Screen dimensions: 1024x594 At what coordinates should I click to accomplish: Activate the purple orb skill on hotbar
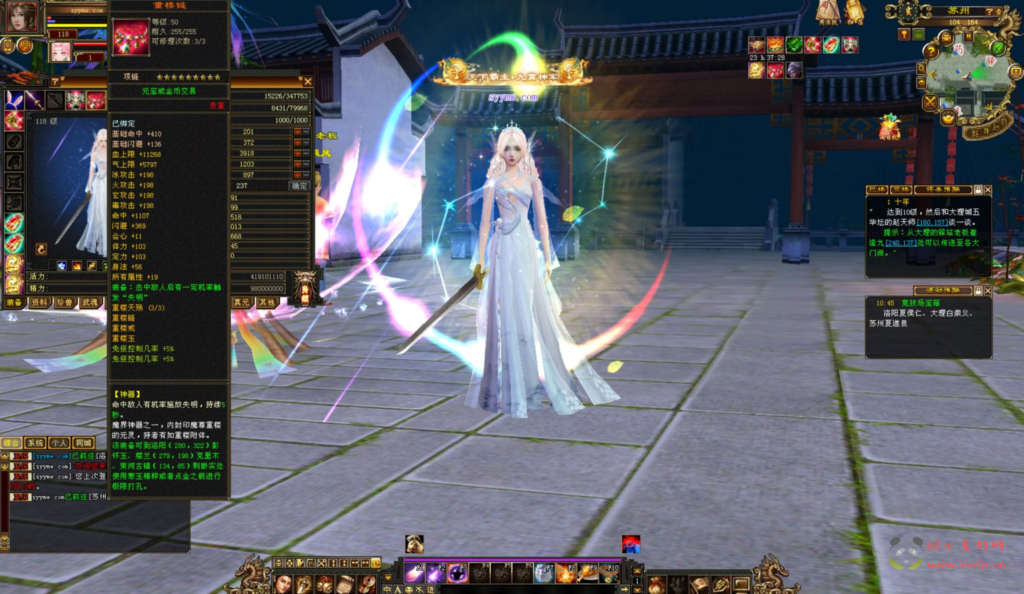[x=457, y=573]
